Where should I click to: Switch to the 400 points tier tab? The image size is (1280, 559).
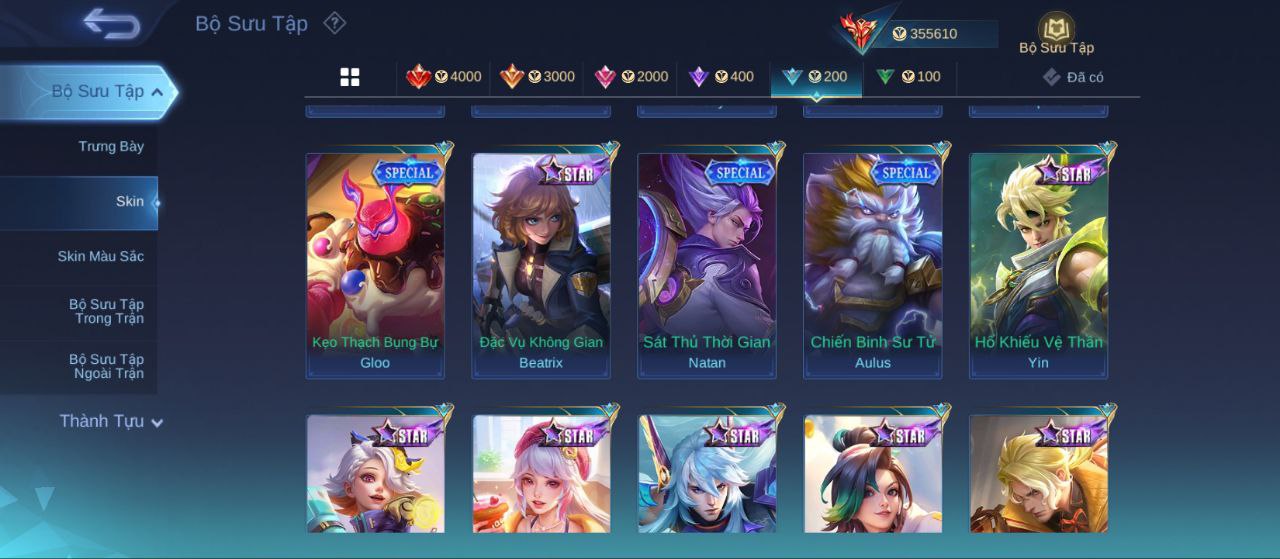click(x=722, y=77)
